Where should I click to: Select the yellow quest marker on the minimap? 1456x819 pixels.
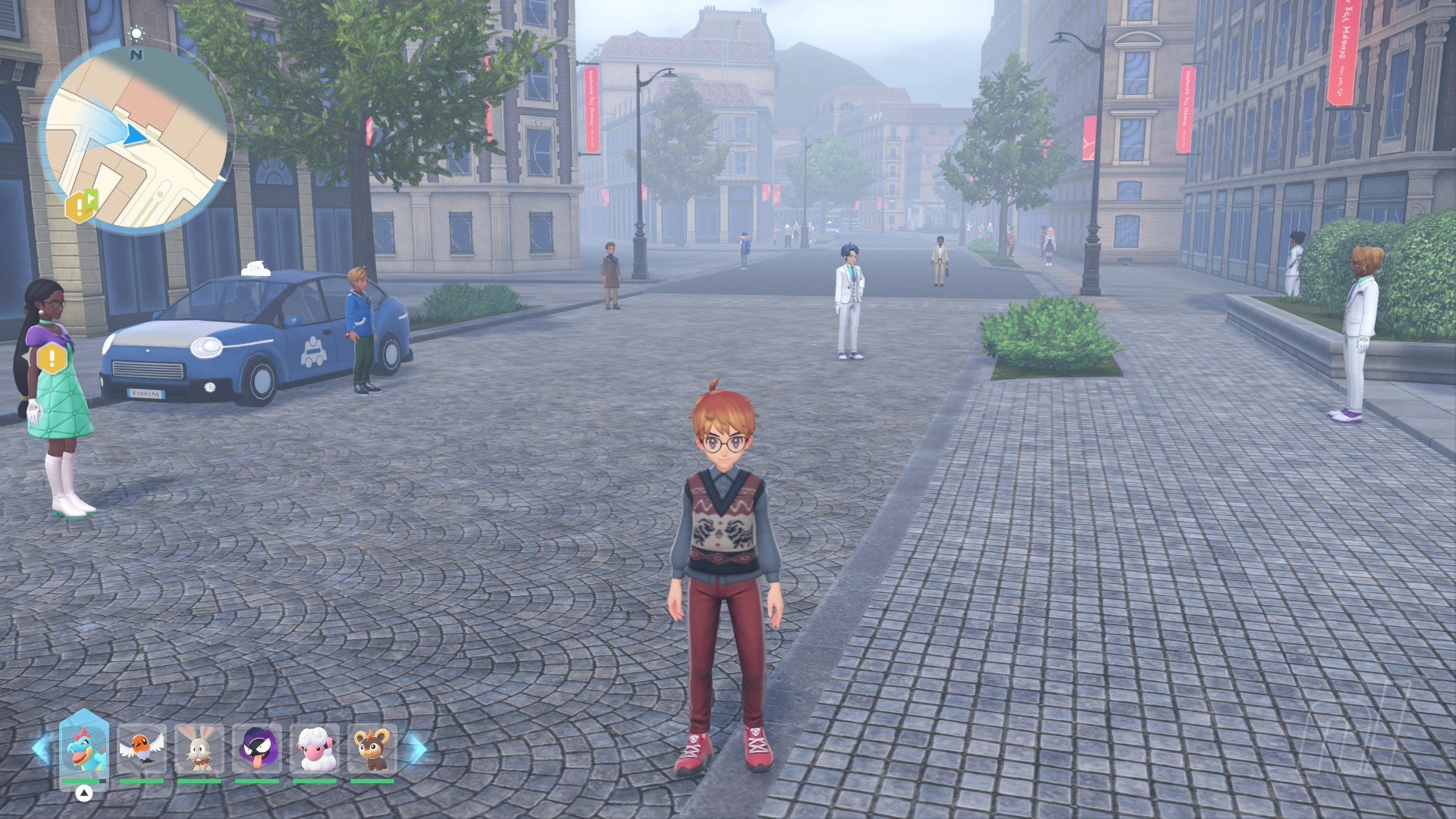click(x=81, y=206)
